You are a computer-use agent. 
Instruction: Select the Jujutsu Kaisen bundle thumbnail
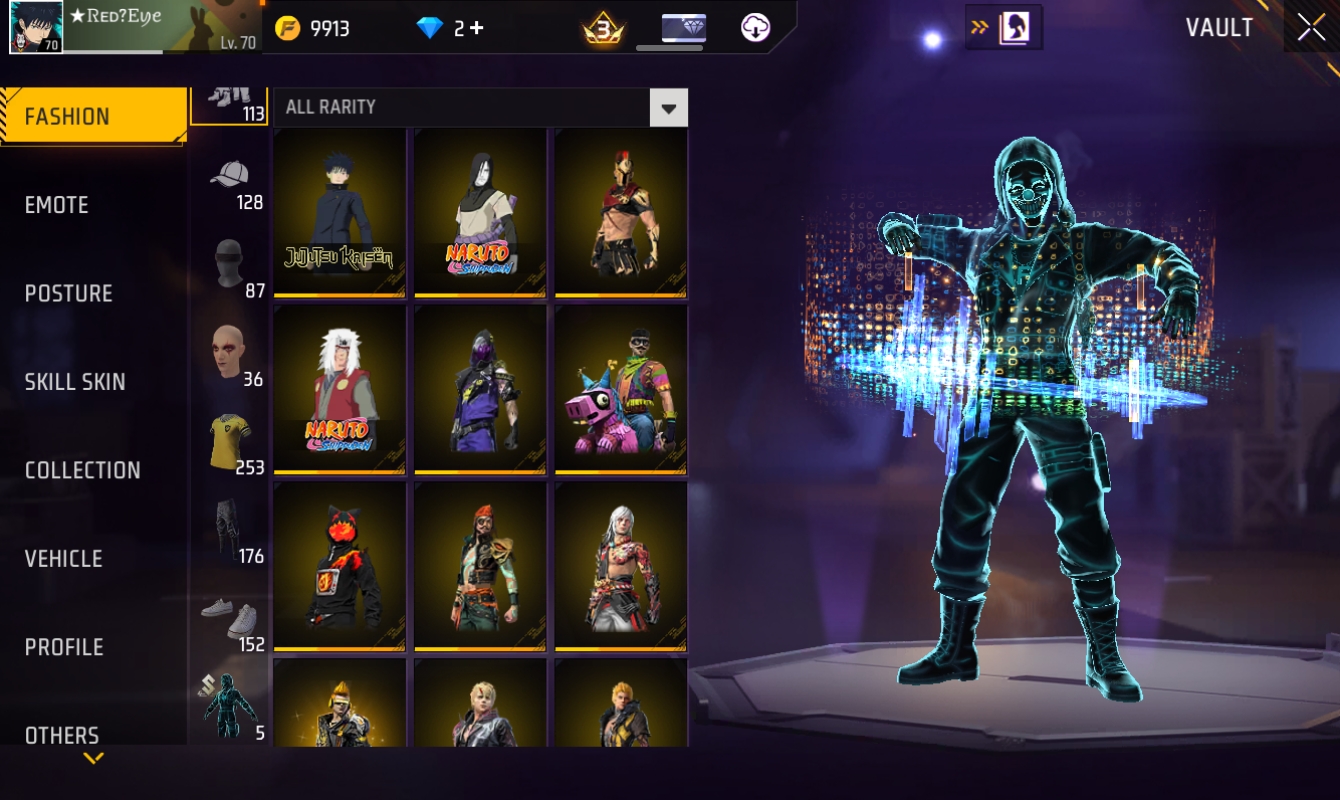[339, 213]
